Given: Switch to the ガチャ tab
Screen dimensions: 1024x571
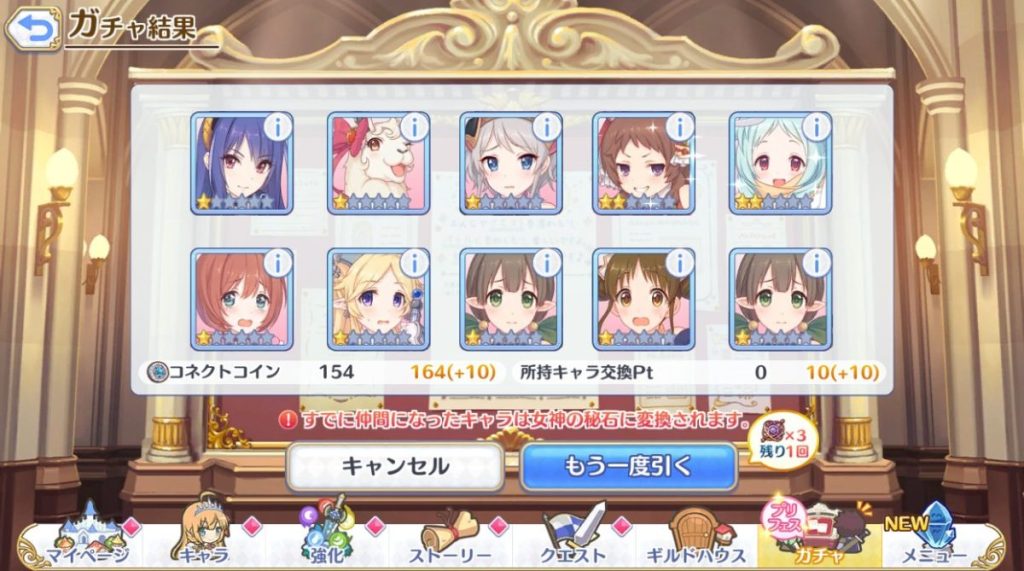Looking at the screenshot, I should point(820,540).
